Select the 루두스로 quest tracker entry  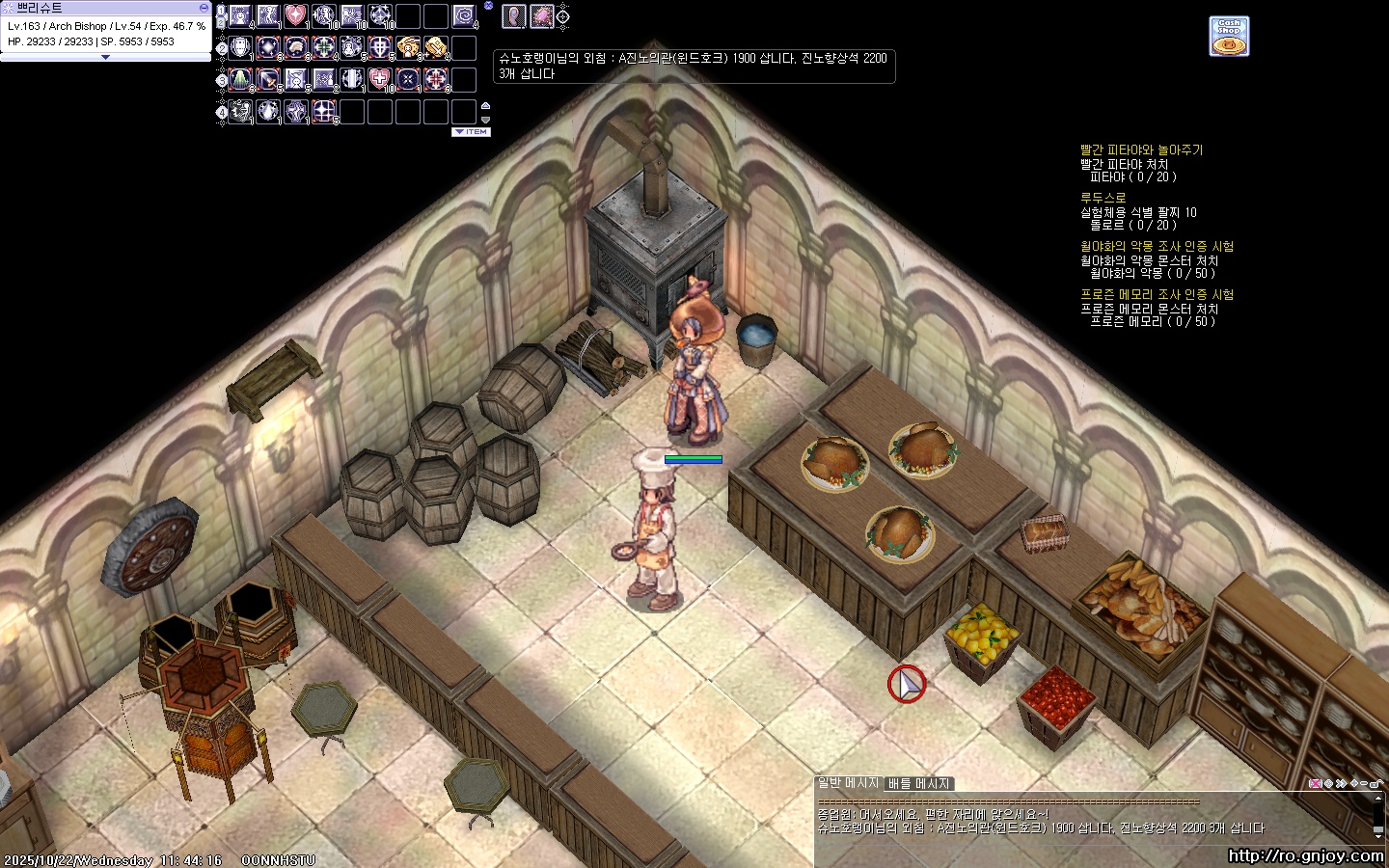coord(1103,198)
